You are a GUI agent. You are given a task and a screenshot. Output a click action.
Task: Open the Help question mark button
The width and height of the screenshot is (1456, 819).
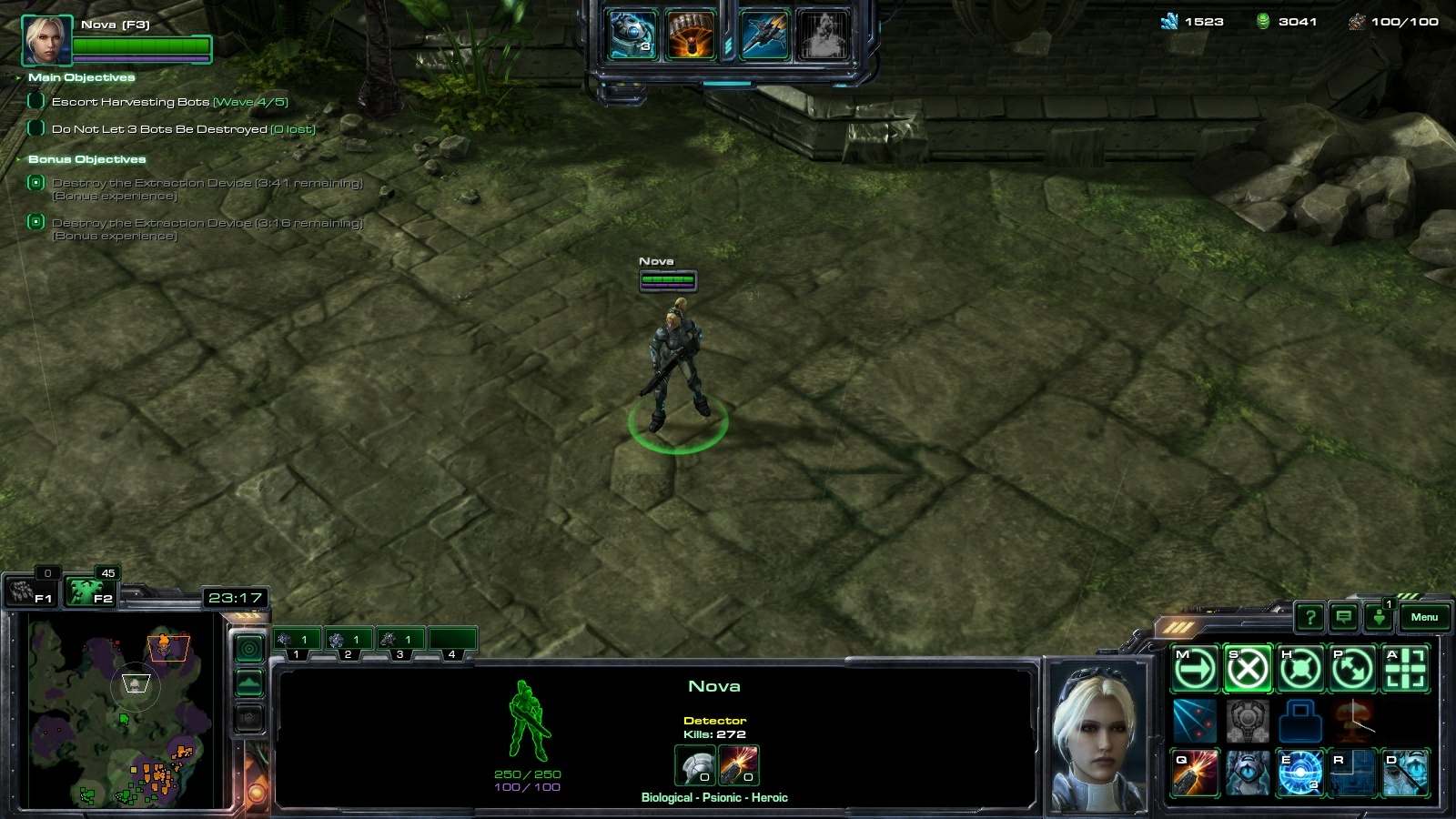pyautogui.click(x=1309, y=619)
